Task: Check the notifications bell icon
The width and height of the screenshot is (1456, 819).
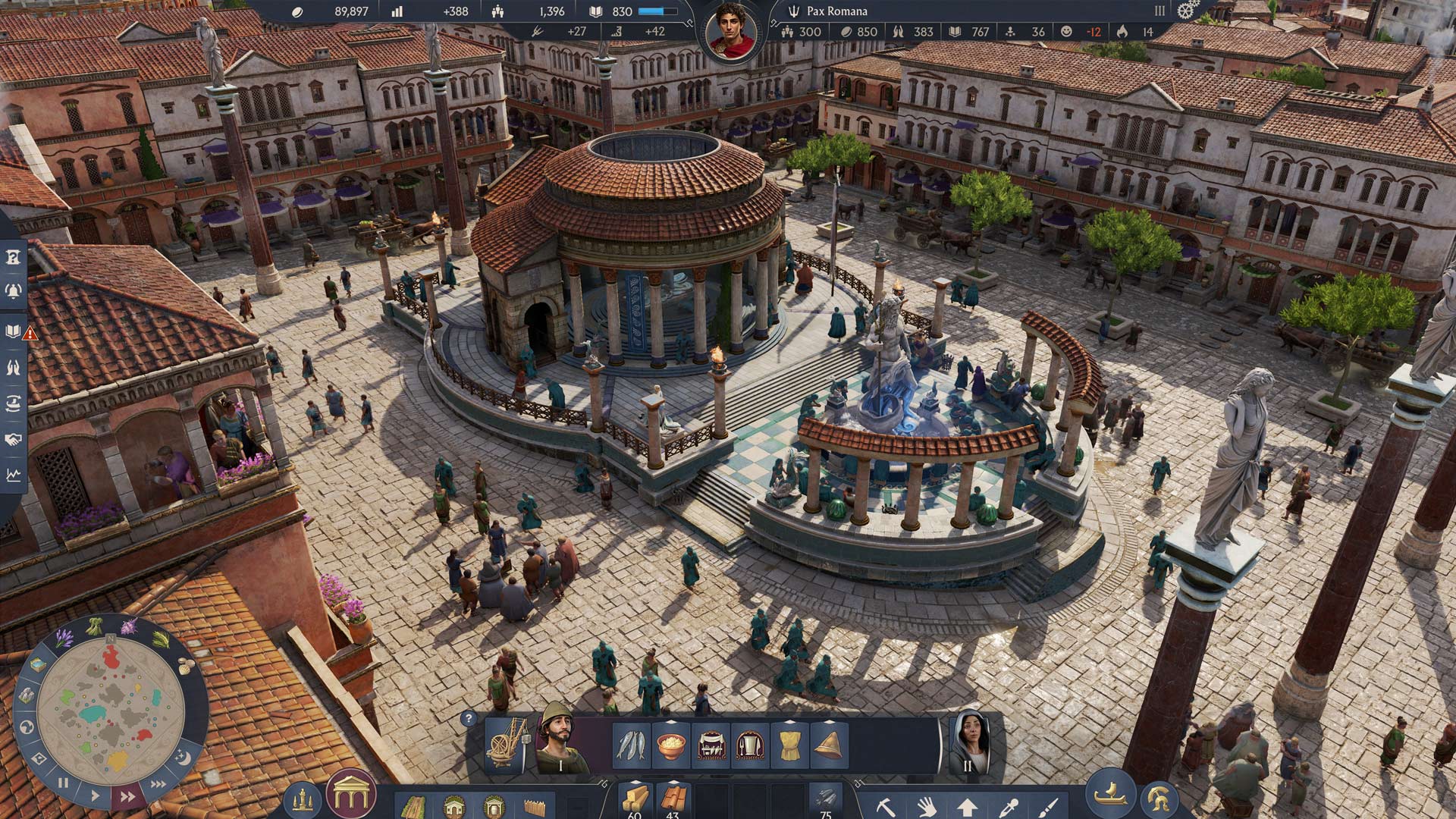Action: (x=14, y=290)
